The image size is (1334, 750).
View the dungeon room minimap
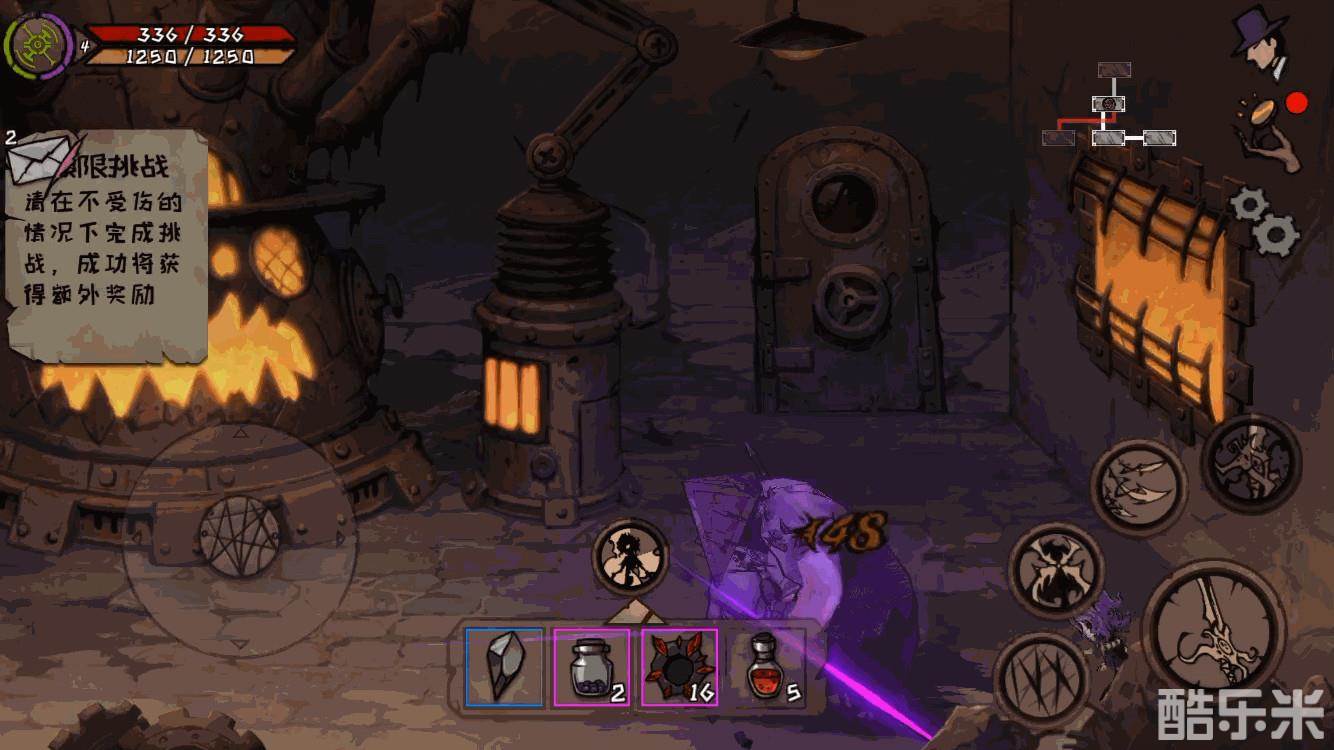[1110, 109]
